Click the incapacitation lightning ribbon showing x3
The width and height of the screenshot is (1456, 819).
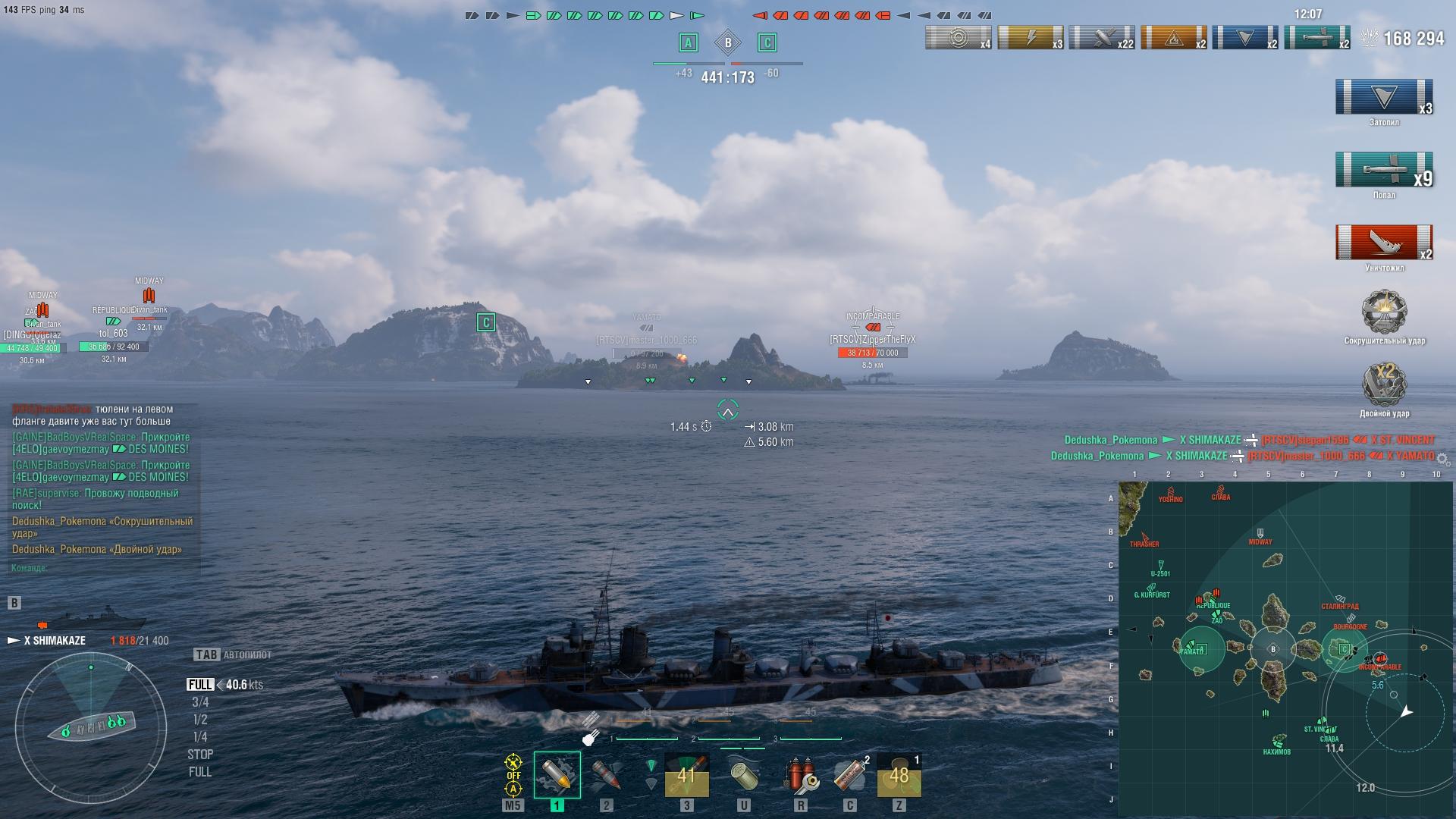pyautogui.click(x=1031, y=37)
